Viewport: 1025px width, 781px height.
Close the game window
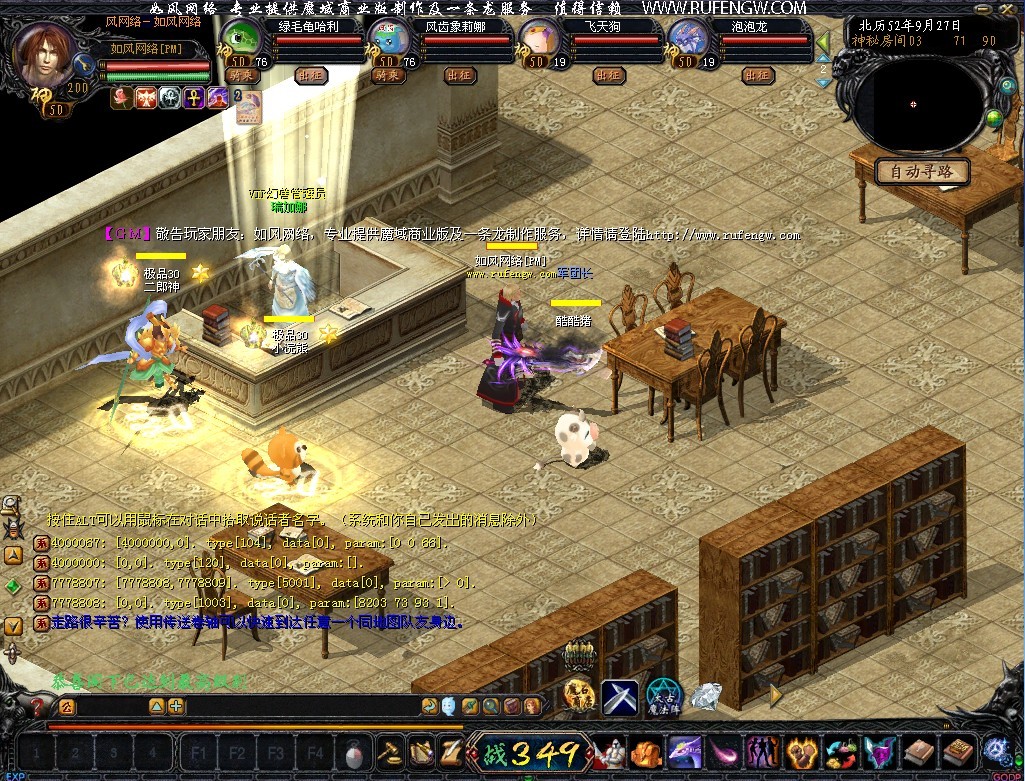pos(1010,8)
